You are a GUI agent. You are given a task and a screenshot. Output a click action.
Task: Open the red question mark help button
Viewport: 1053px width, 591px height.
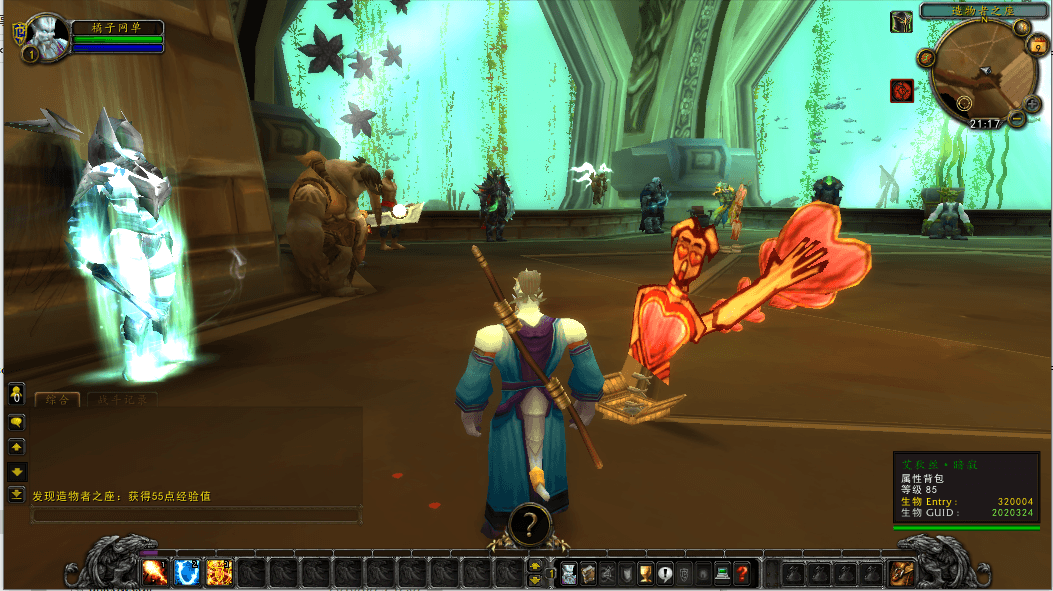coord(742,573)
